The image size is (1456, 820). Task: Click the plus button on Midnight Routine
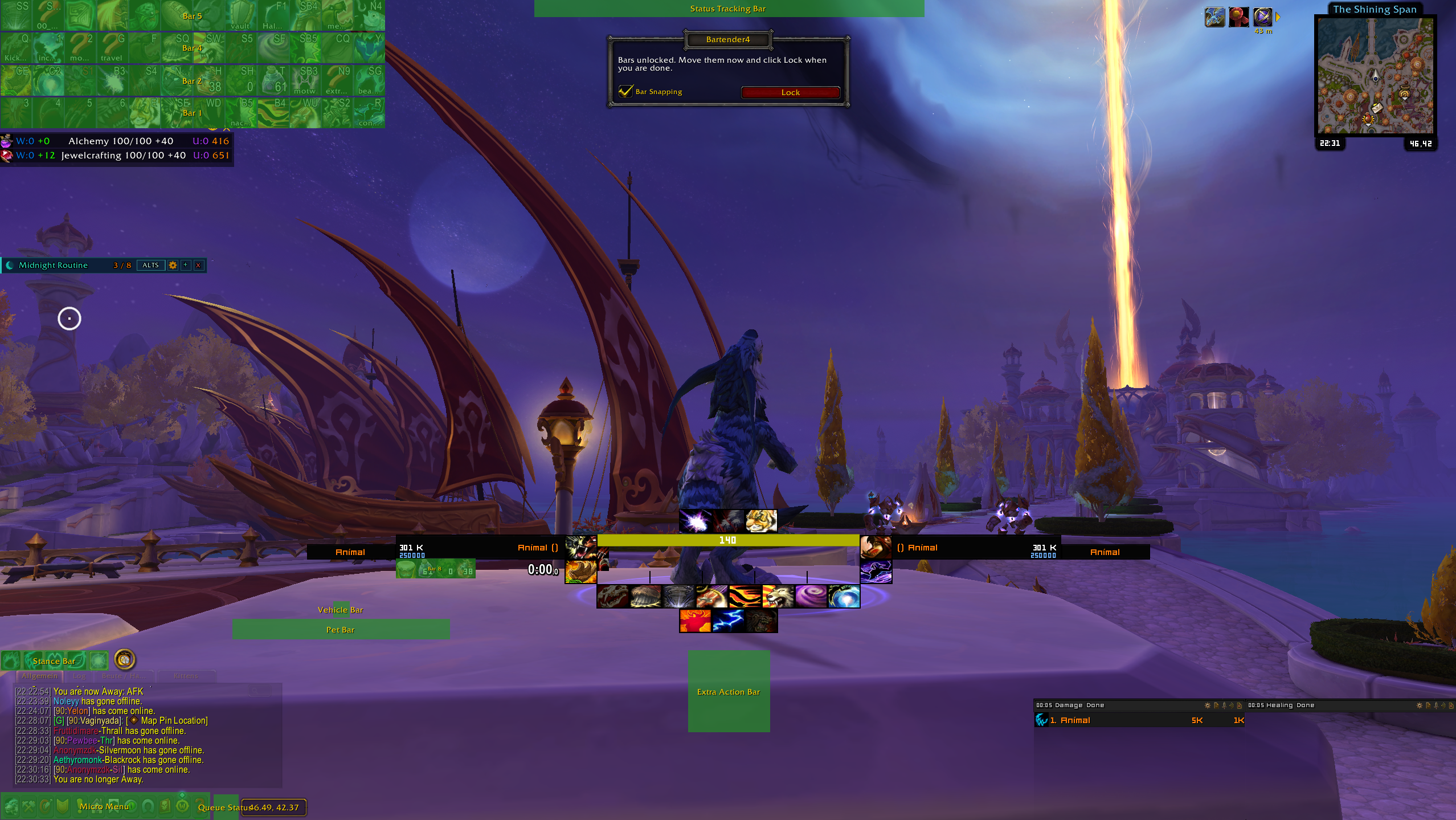pos(186,265)
